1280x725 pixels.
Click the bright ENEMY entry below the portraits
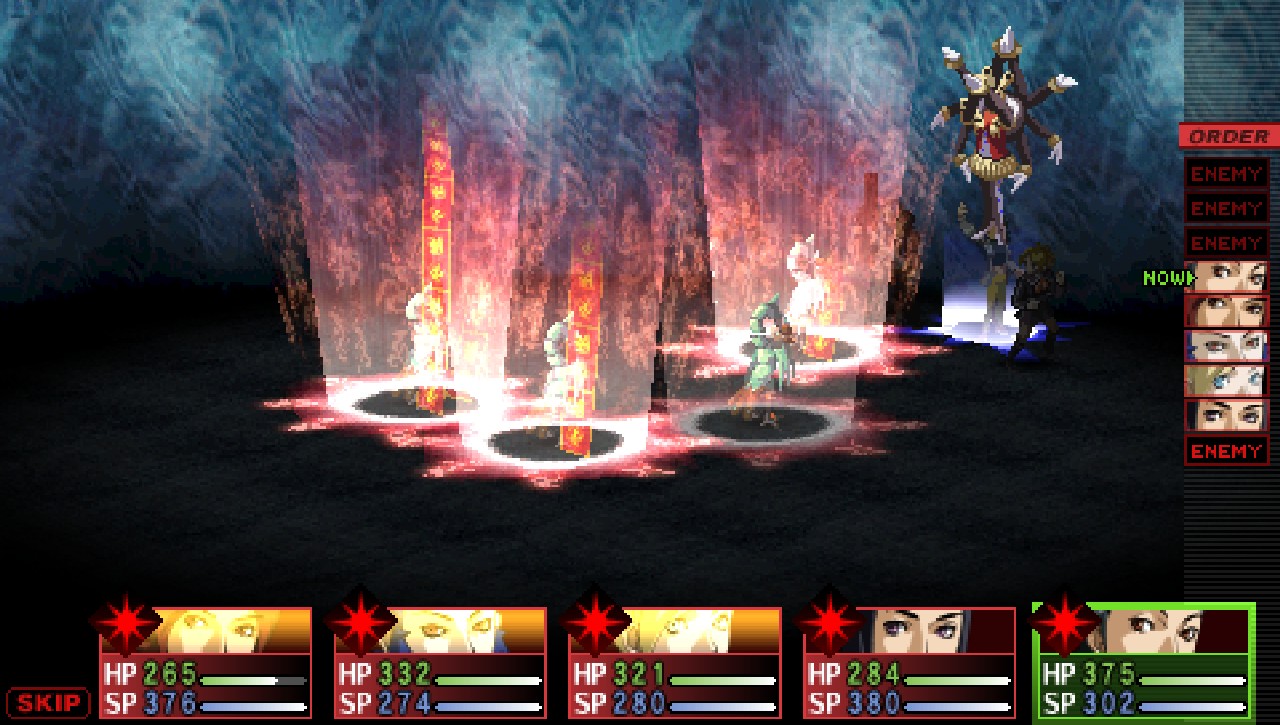[x=1226, y=451]
